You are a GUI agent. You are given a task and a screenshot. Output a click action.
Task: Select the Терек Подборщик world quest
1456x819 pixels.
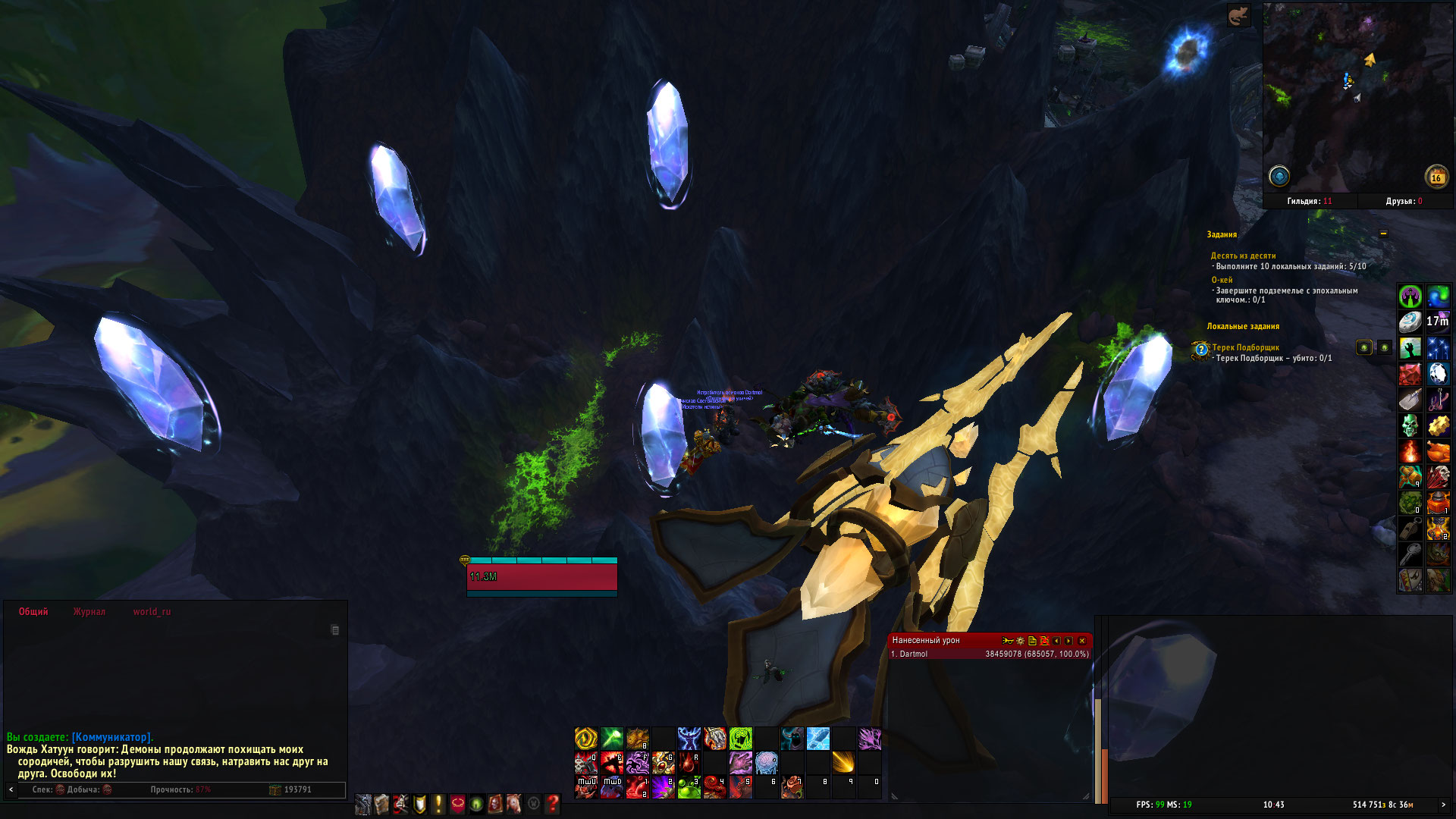[x=1245, y=347]
